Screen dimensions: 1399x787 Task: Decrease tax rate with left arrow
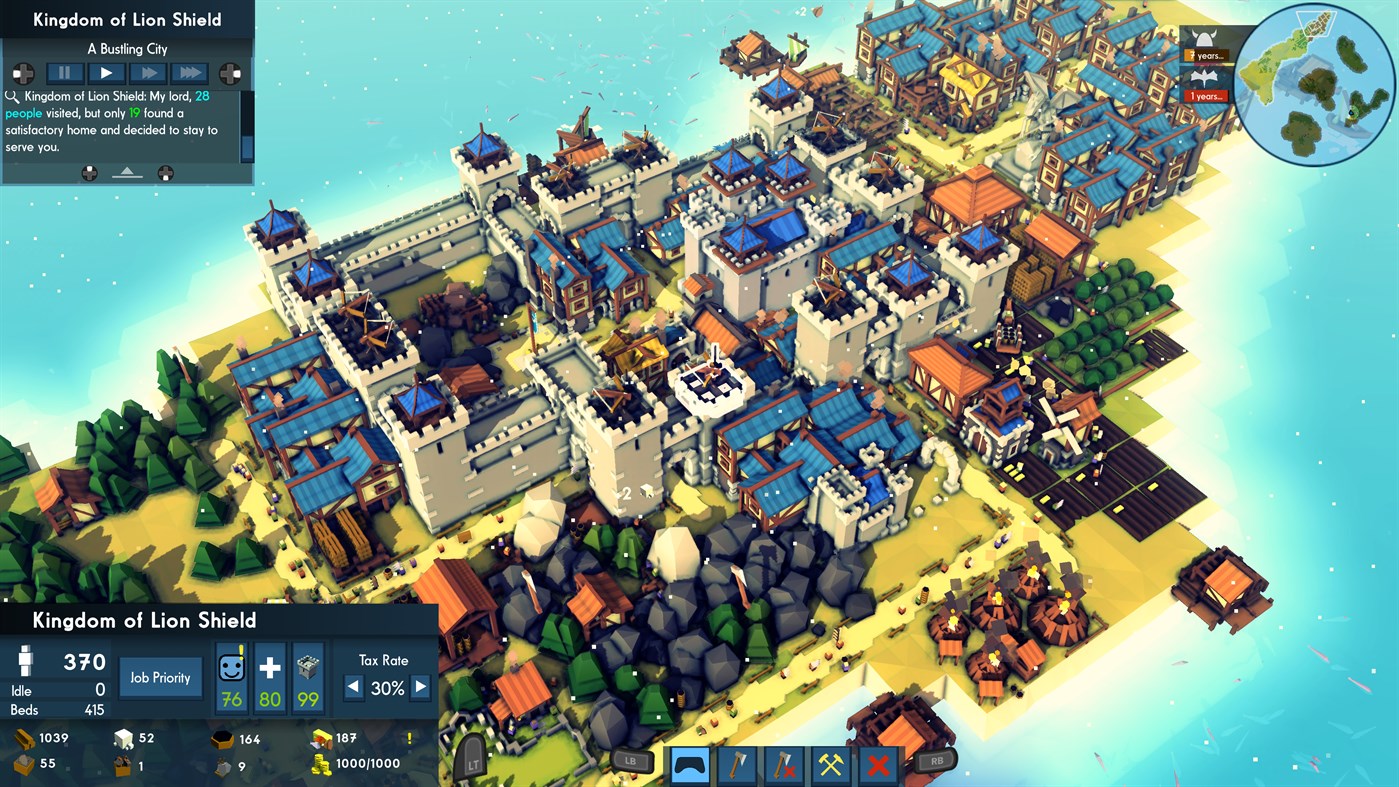353,685
